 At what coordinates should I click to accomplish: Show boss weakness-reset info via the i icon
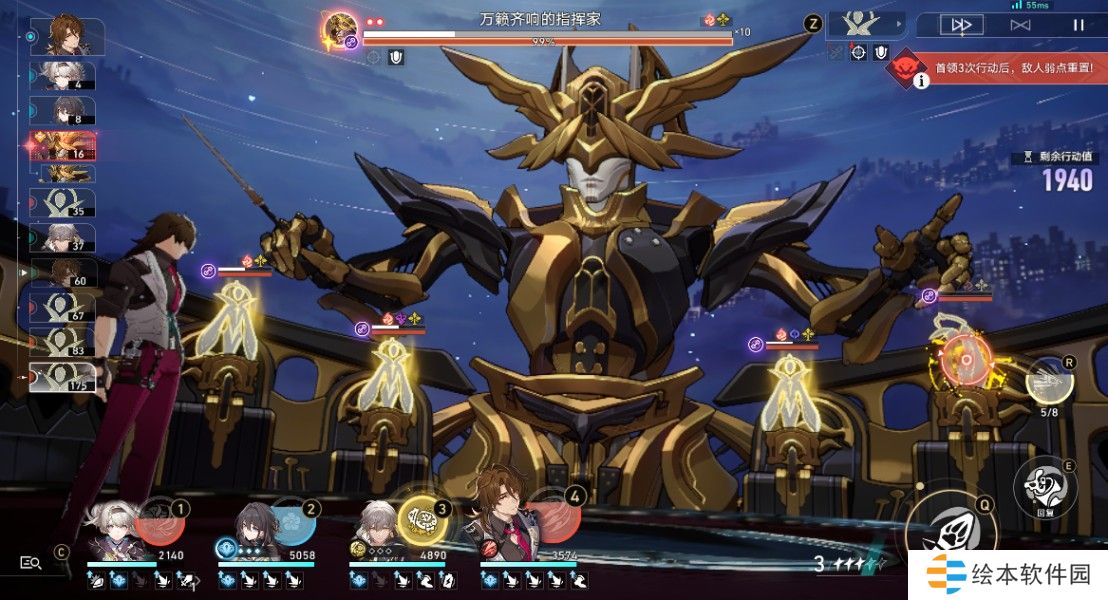coord(921,80)
